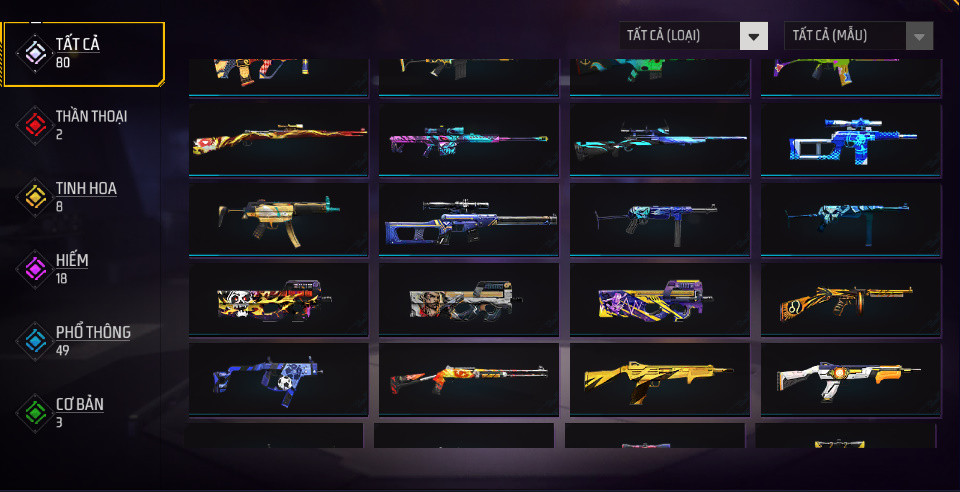
Task: Click the purple scoped VSS rifle skin
Action: (469, 218)
